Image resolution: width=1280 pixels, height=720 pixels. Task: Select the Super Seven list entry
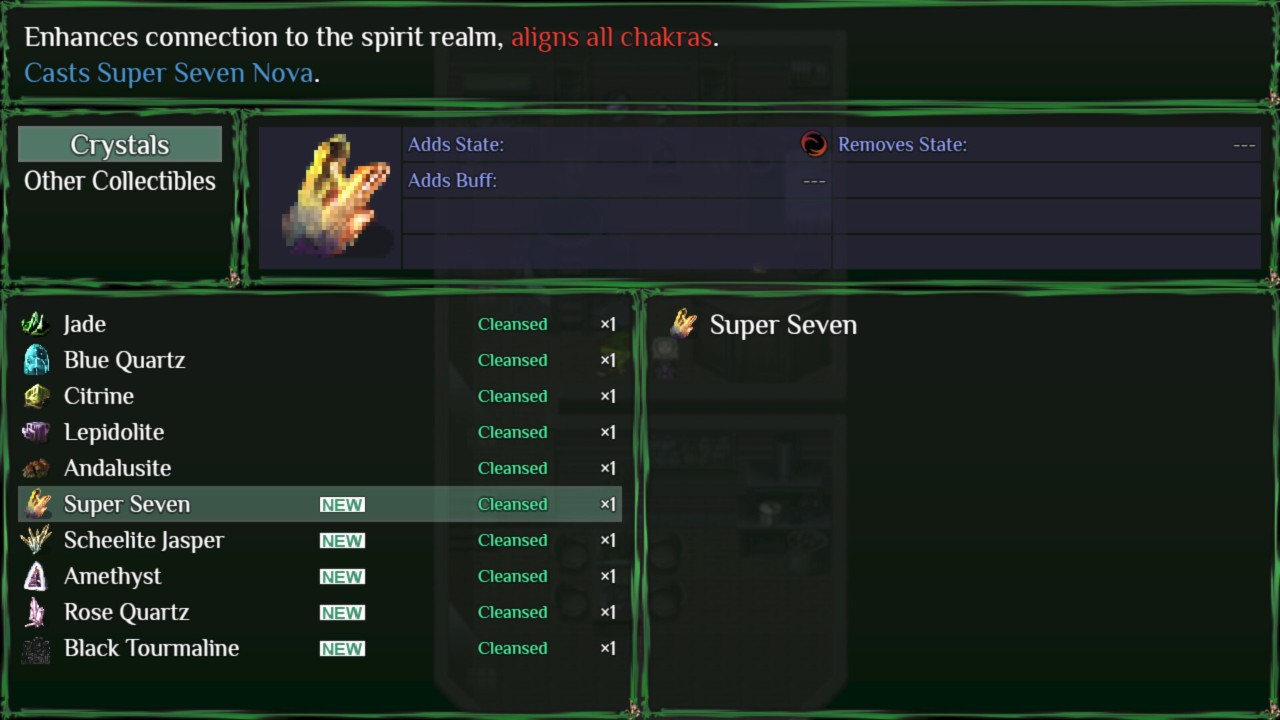(x=128, y=504)
